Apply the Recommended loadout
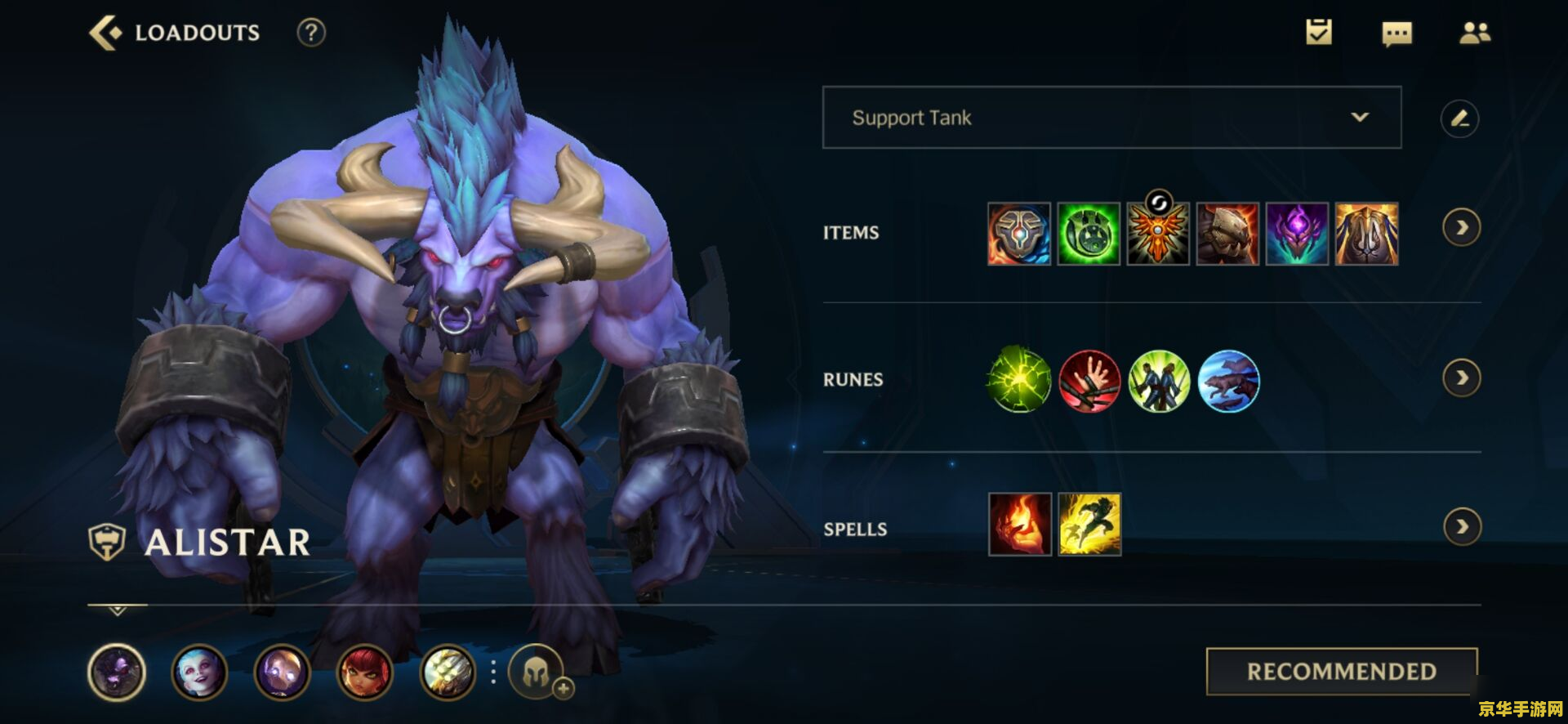The height and width of the screenshot is (724, 1568). coord(1341,672)
